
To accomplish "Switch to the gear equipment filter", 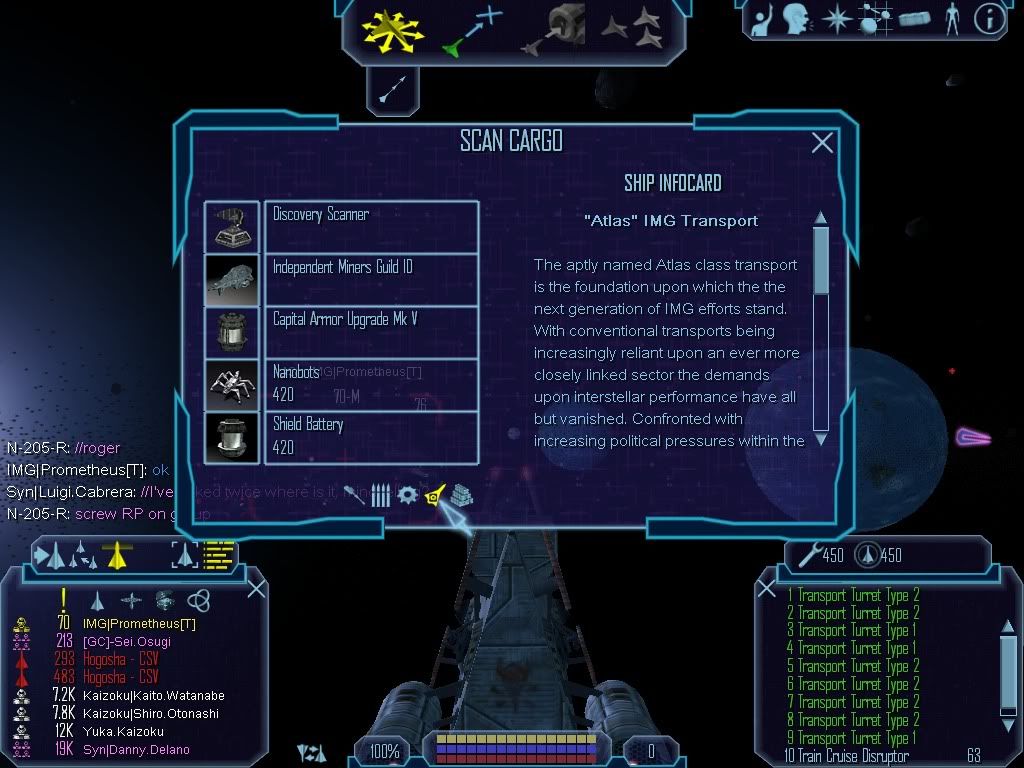I will pos(407,495).
